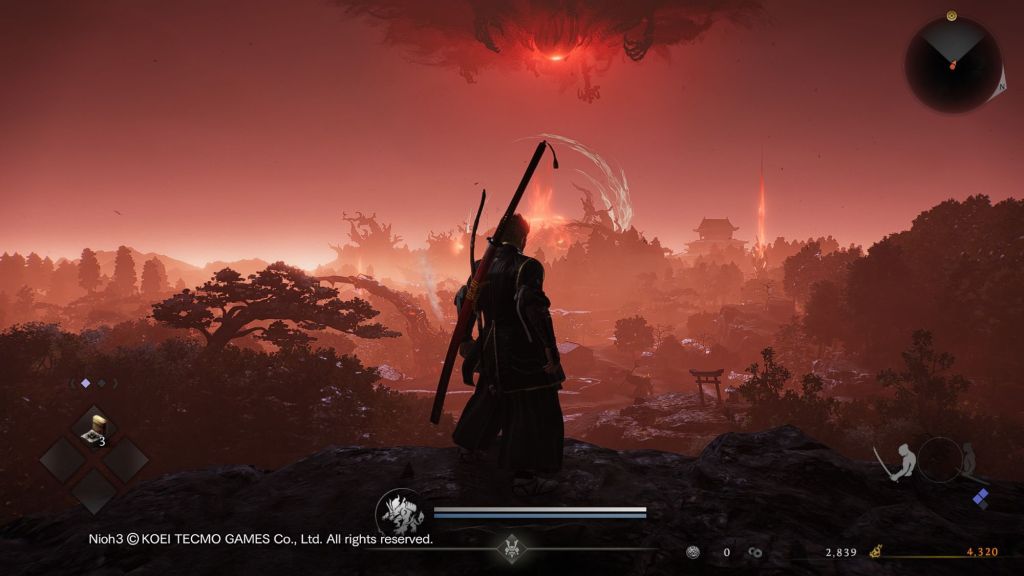Click the circular compass minimap
The image size is (1024, 576).
click(952, 65)
